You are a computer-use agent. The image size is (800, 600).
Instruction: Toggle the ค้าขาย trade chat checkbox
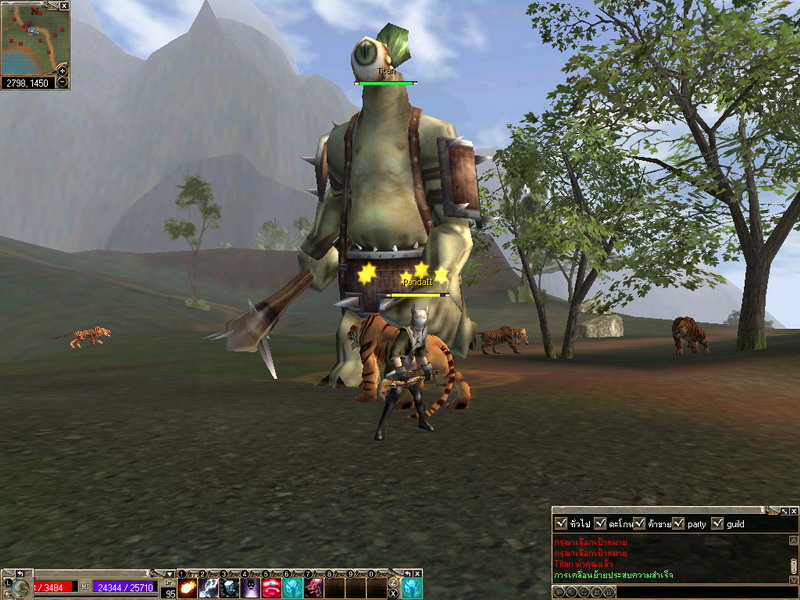pyautogui.click(x=639, y=523)
